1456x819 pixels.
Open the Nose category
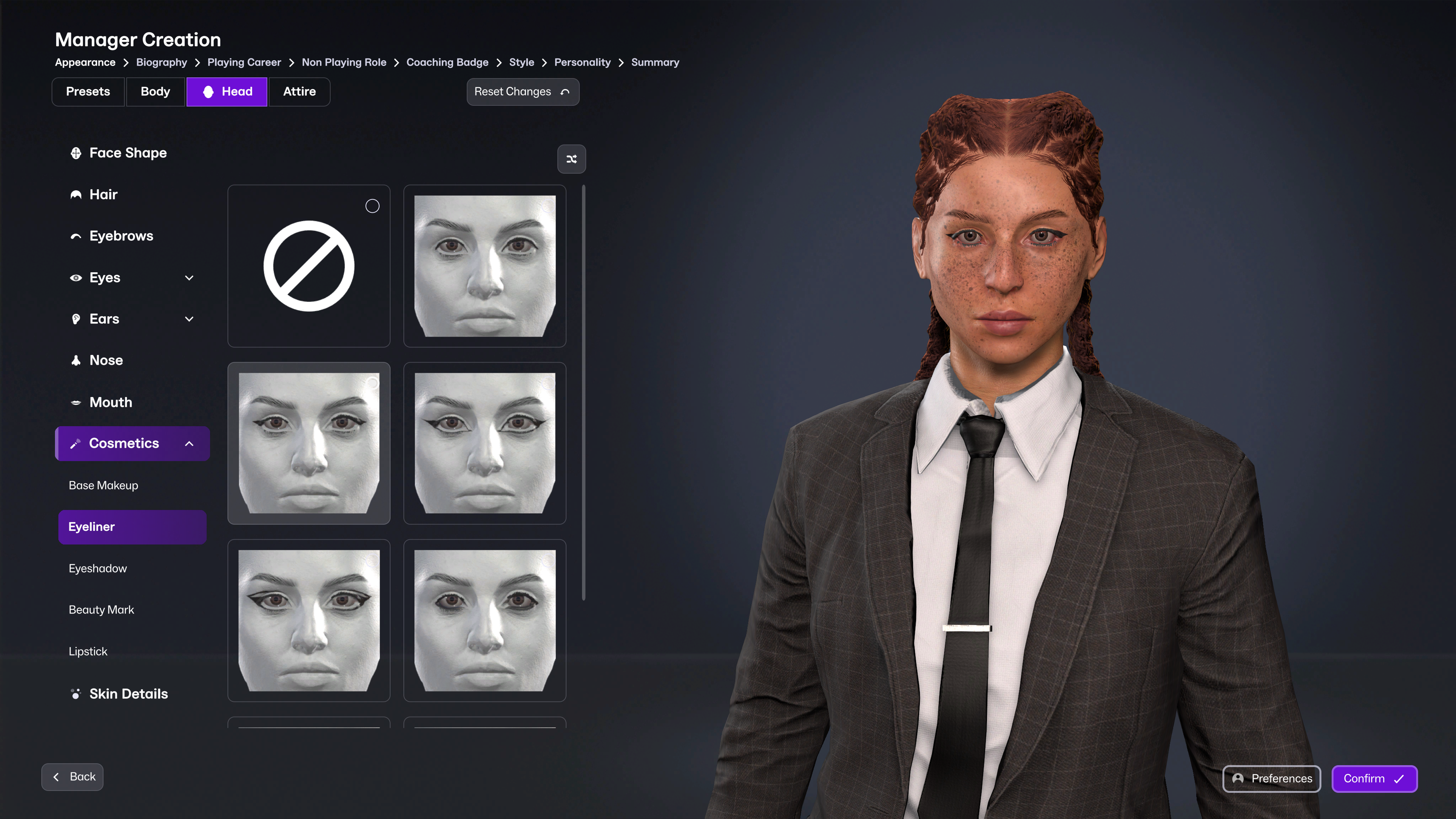[106, 361]
